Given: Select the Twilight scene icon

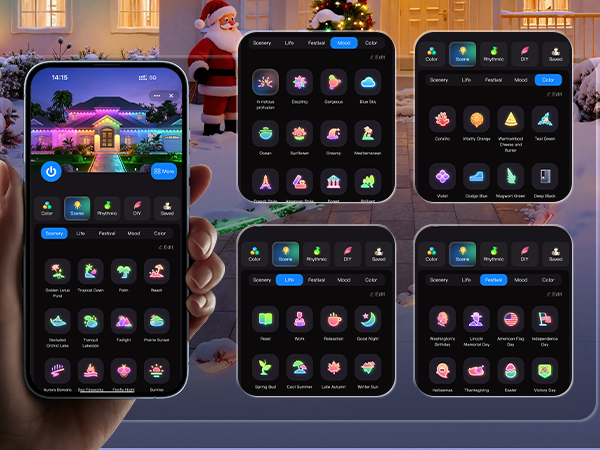Looking at the screenshot, I should pos(124,320).
